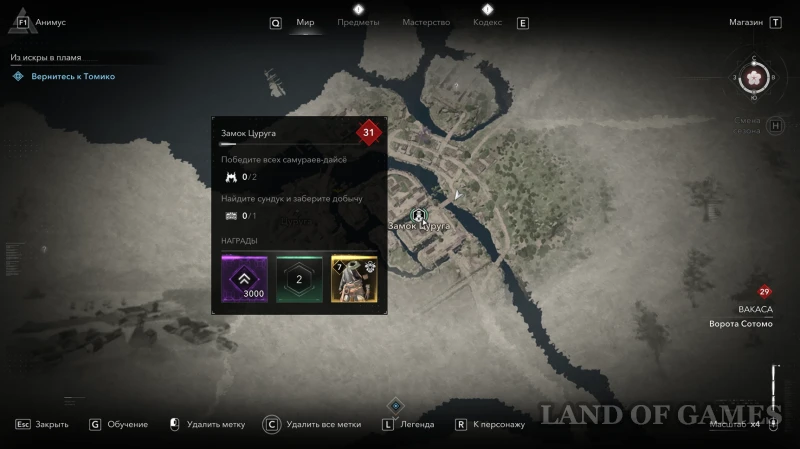
Task: Open the Анимус menu
Action: (x=49, y=22)
